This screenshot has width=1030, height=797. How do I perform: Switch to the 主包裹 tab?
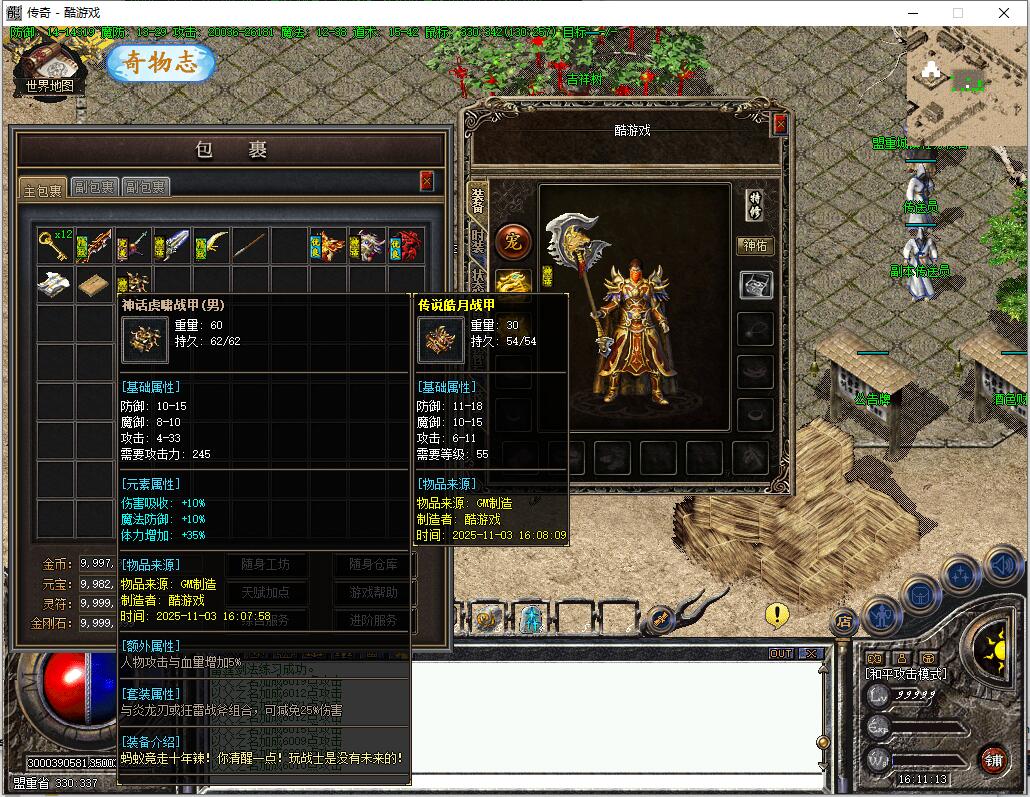(x=43, y=188)
